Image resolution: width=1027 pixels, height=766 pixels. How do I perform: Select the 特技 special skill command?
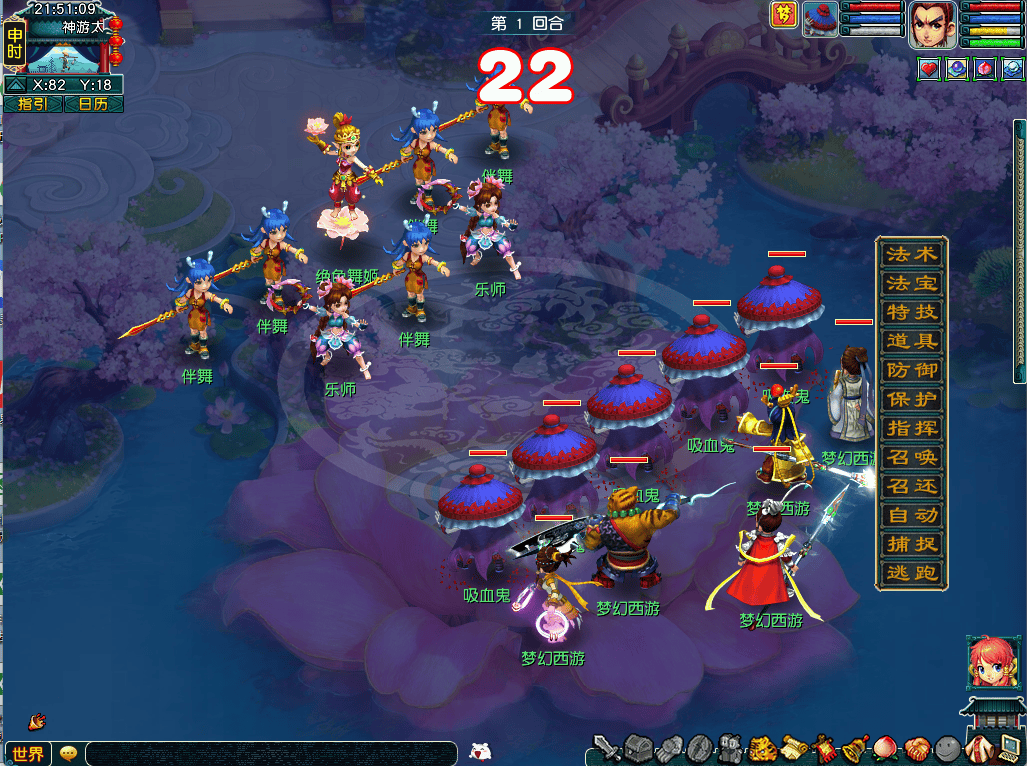point(911,312)
